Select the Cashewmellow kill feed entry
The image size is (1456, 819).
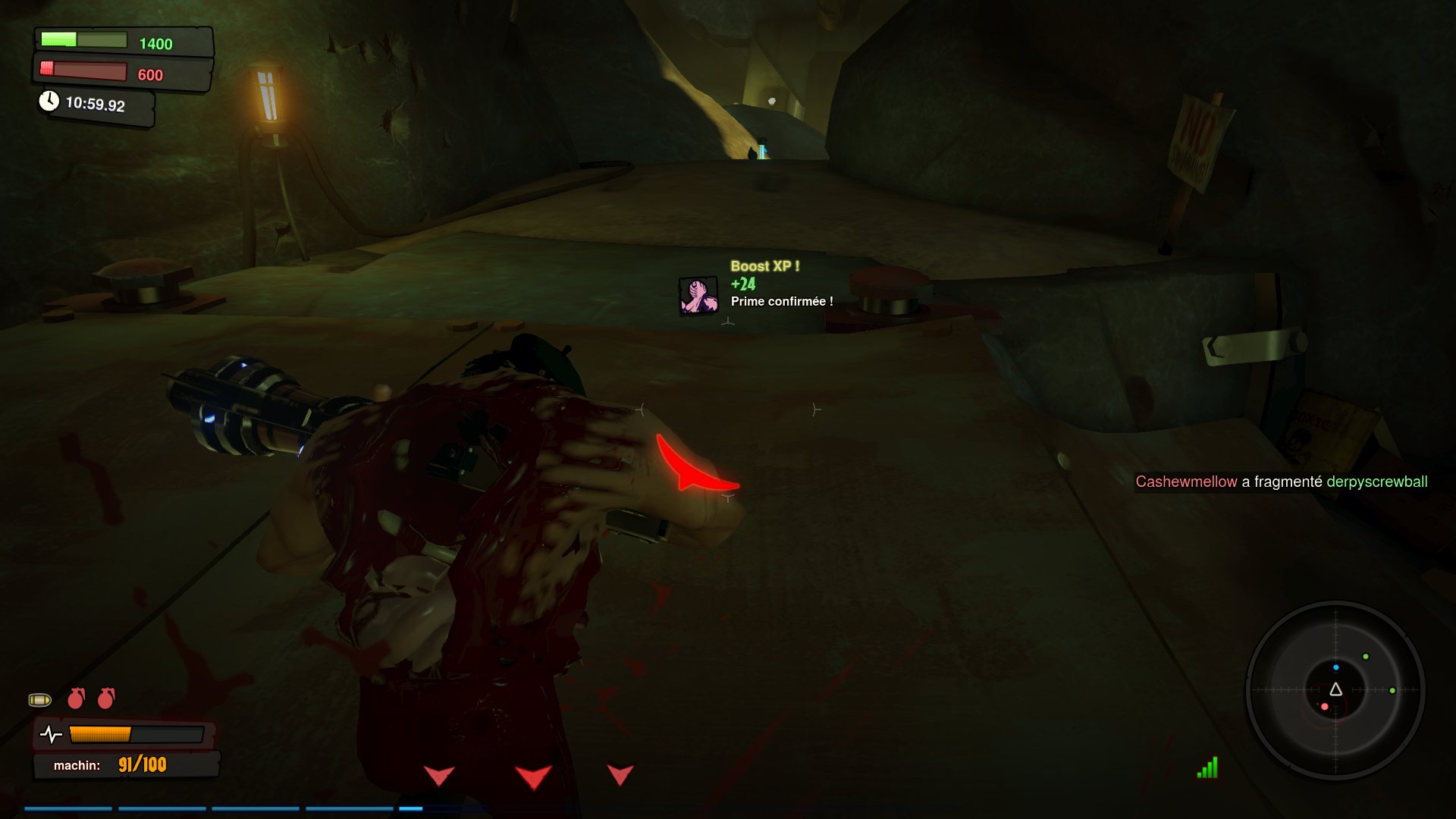click(1281, 482)
